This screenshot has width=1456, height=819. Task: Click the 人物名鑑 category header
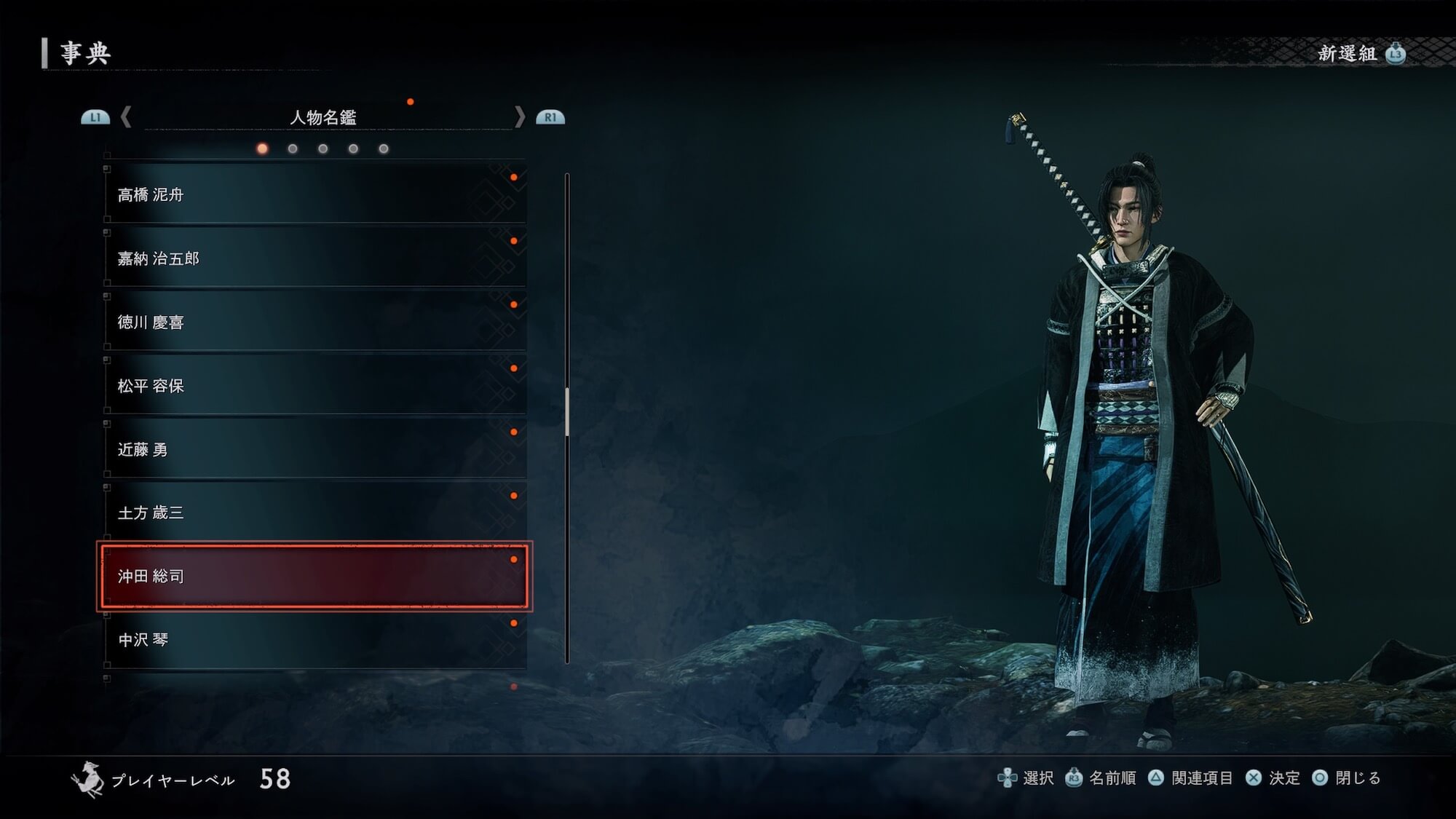pyautogui.click(x=323, y=117)
